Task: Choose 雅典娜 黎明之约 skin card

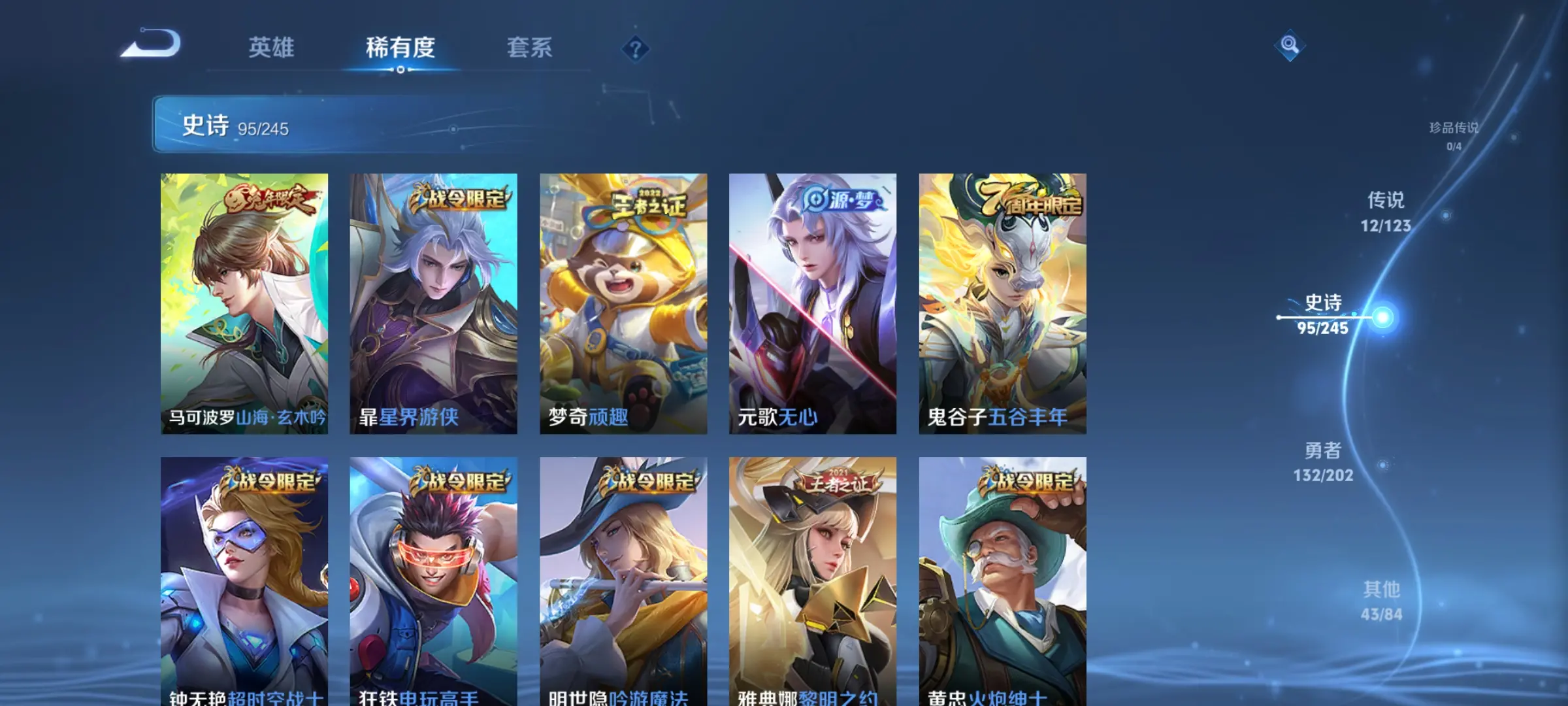Action: (813, 582)
